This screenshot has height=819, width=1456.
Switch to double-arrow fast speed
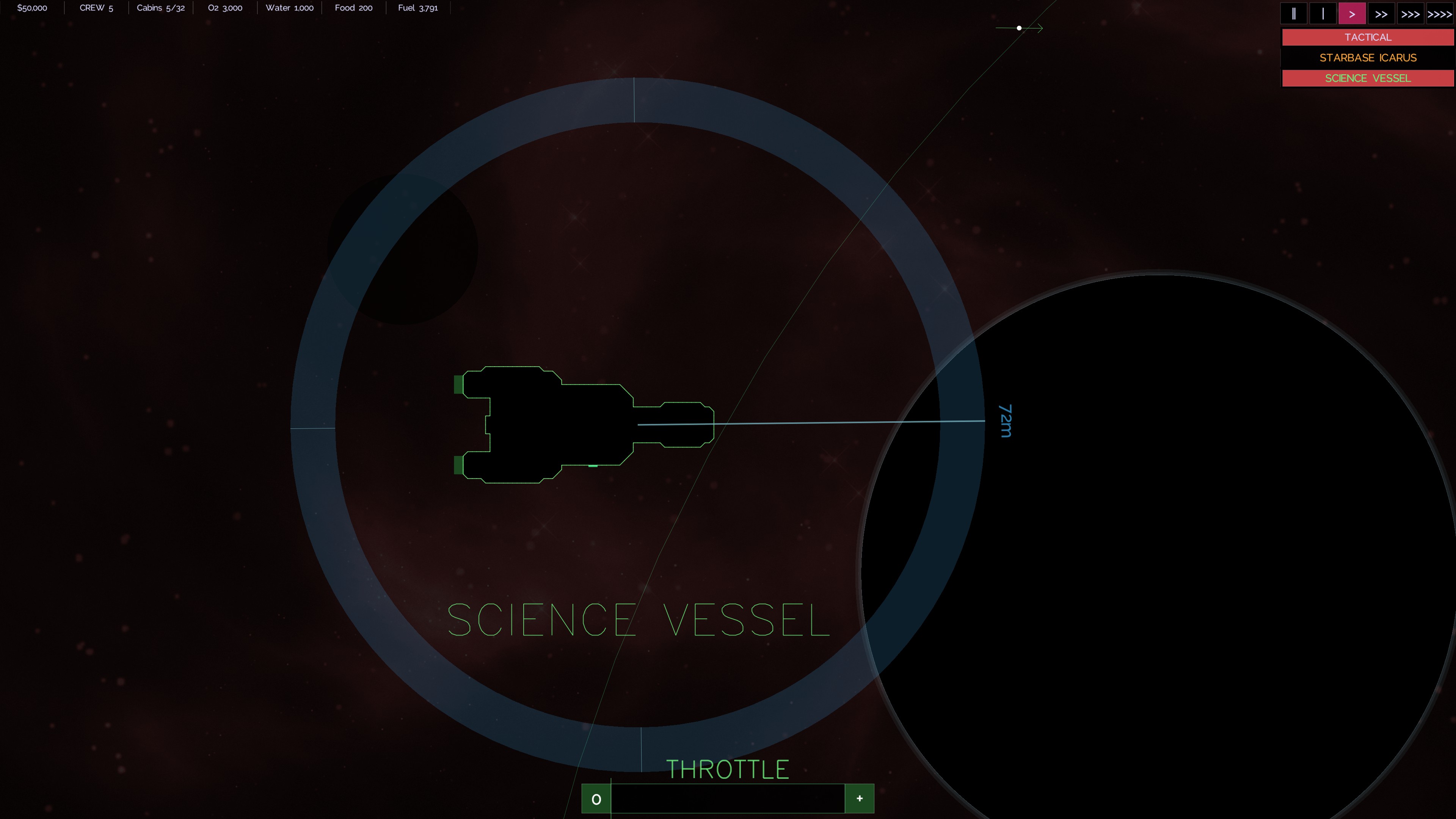pos(1381,14)
